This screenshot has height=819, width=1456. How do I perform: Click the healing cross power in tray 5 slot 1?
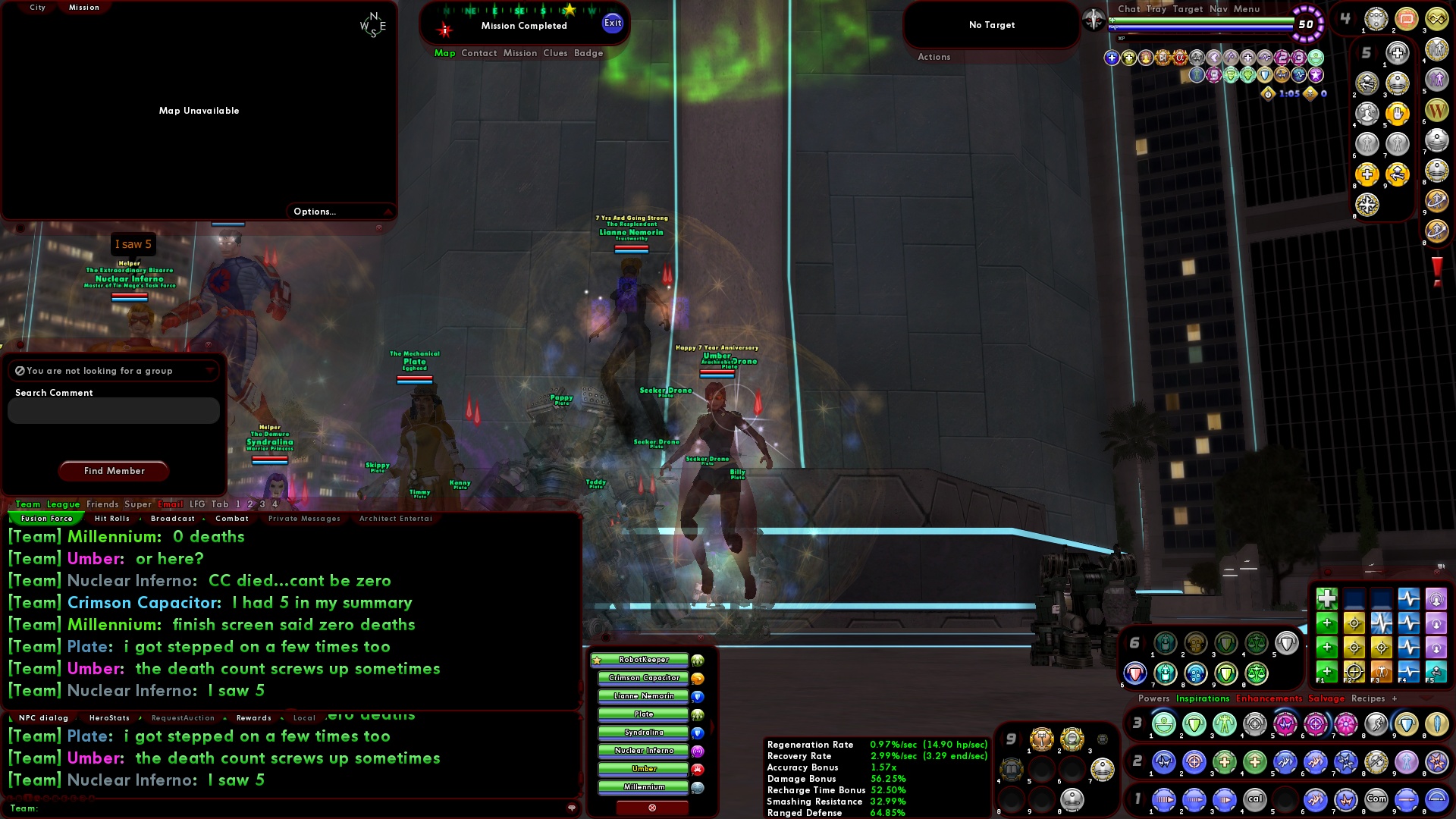coord(1396,53)
